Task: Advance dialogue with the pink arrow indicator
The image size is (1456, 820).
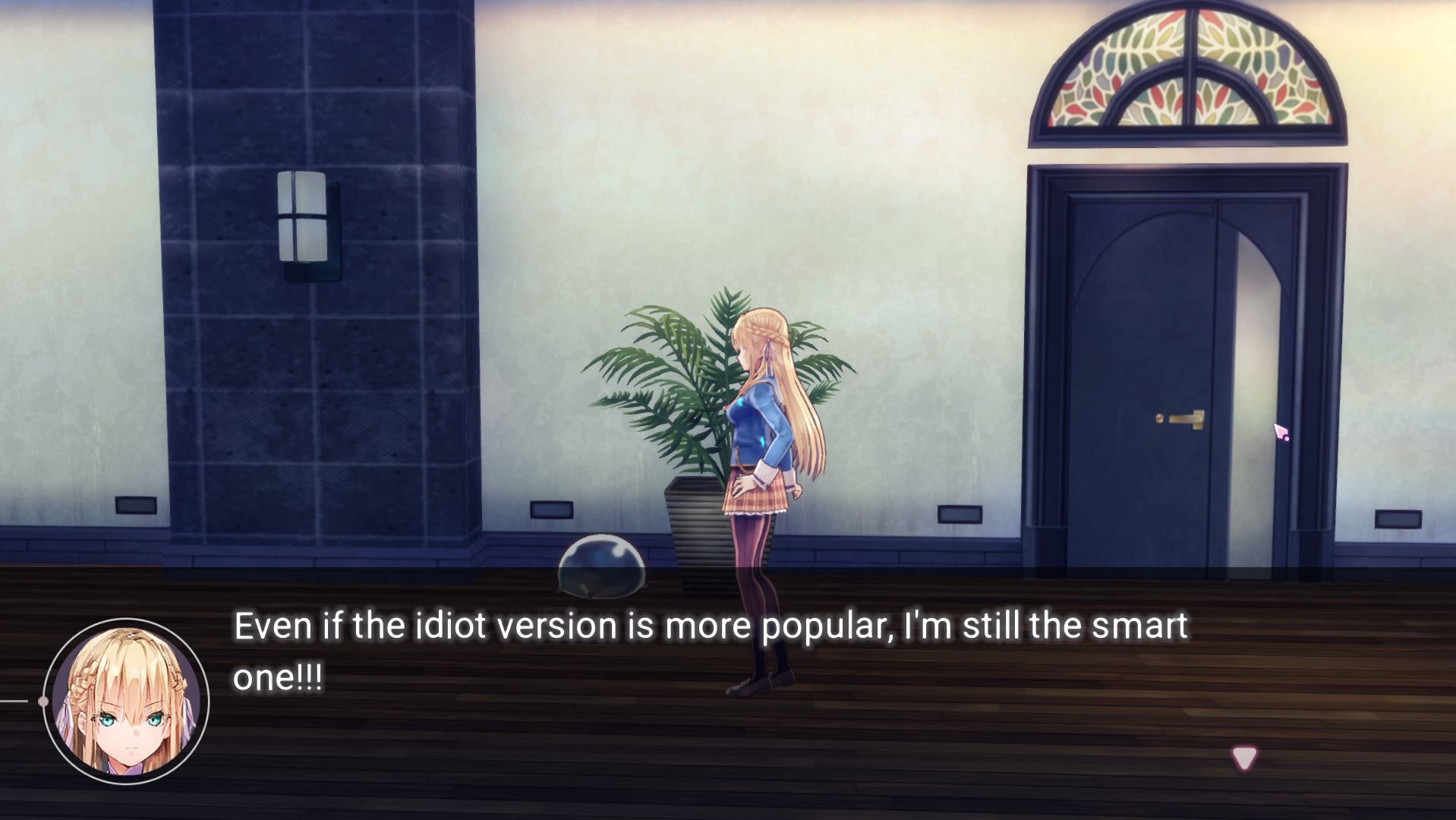Action: pos(1243,757)
